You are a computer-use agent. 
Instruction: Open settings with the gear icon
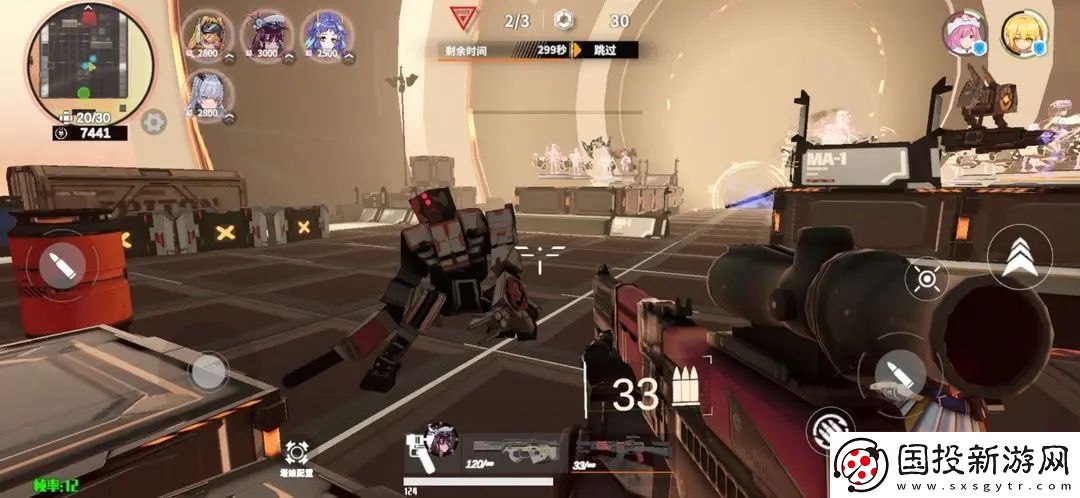tap(153, 122)
